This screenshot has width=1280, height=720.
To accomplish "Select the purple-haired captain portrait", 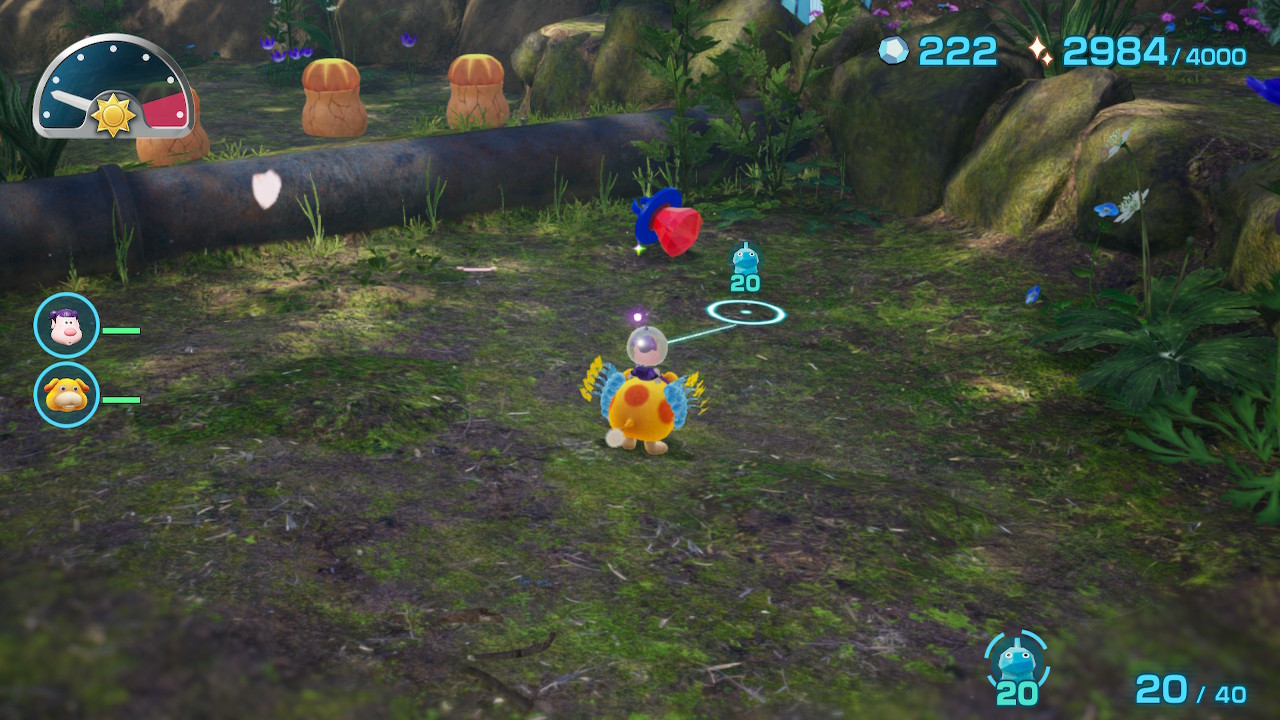I will [67, 326].
